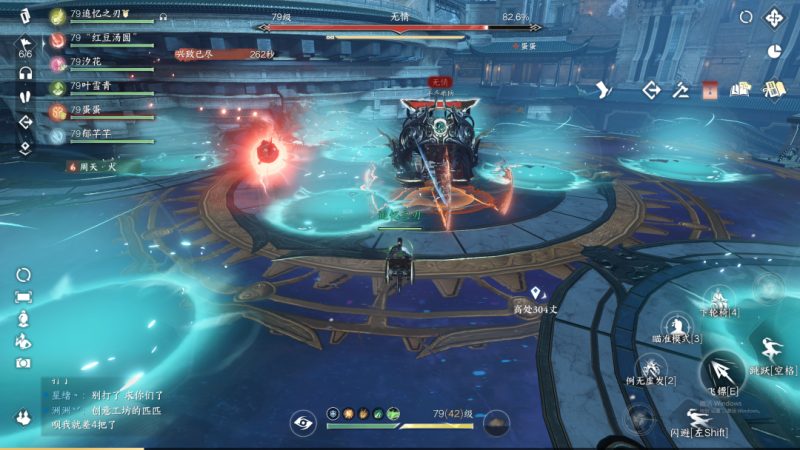Activate the 飞镖 dart skill
Screen dimensions: 800x450
[x=722, y=374]
